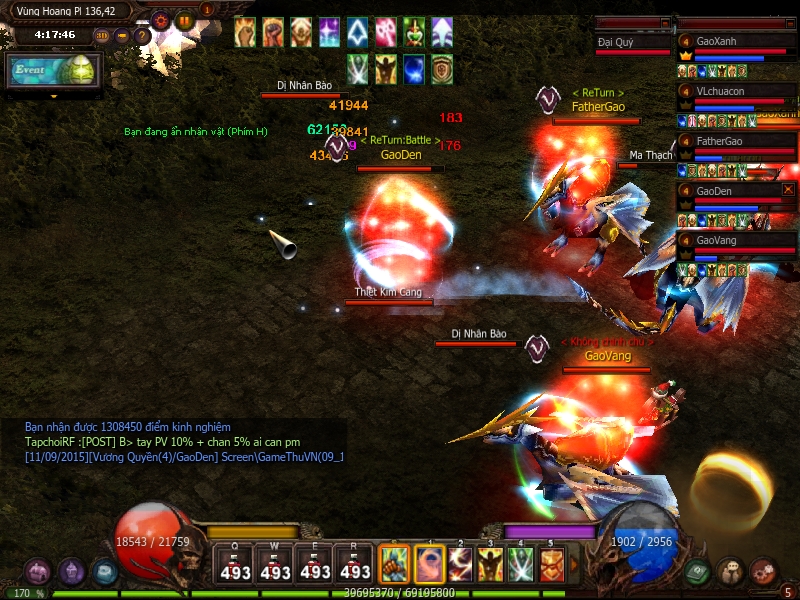Viewport: 800px width, 600px height.
Task: Open the red gear settings button
Action: 160,19
